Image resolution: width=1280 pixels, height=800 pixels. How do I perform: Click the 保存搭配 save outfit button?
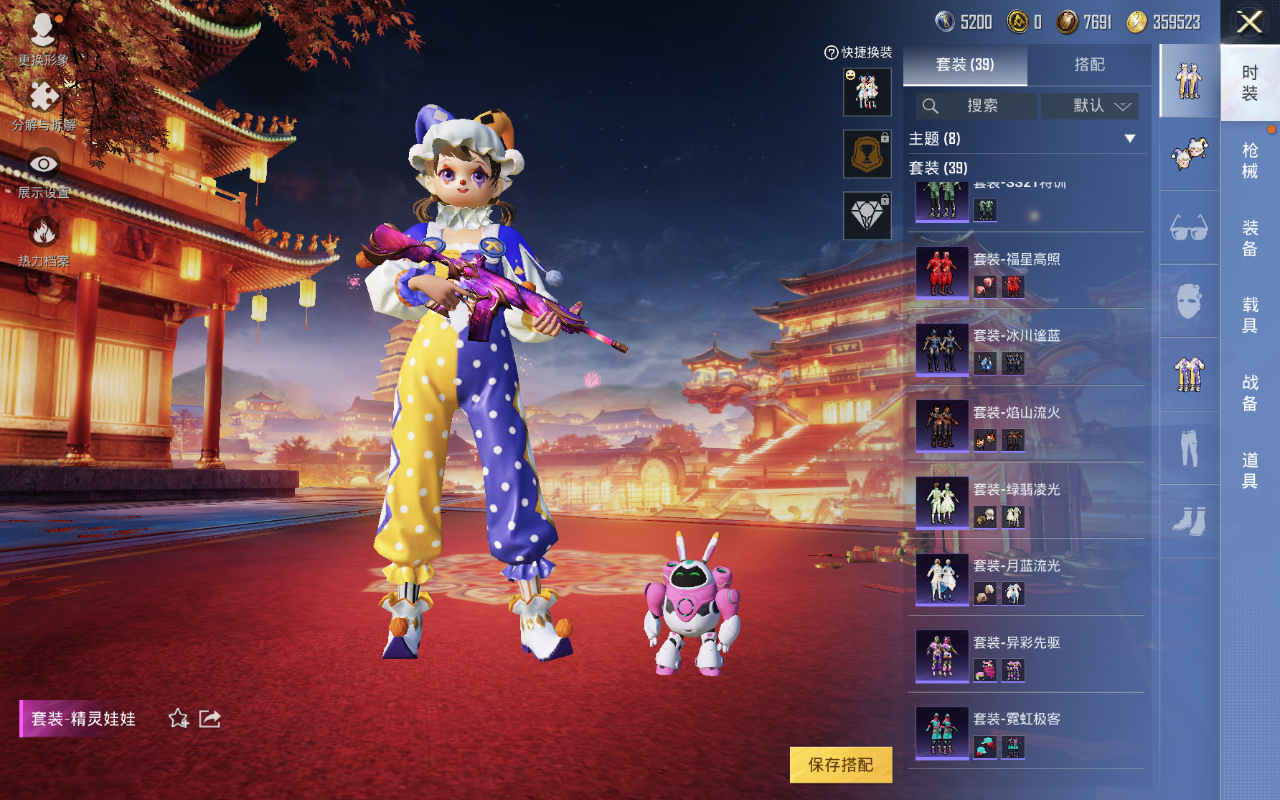840,765
